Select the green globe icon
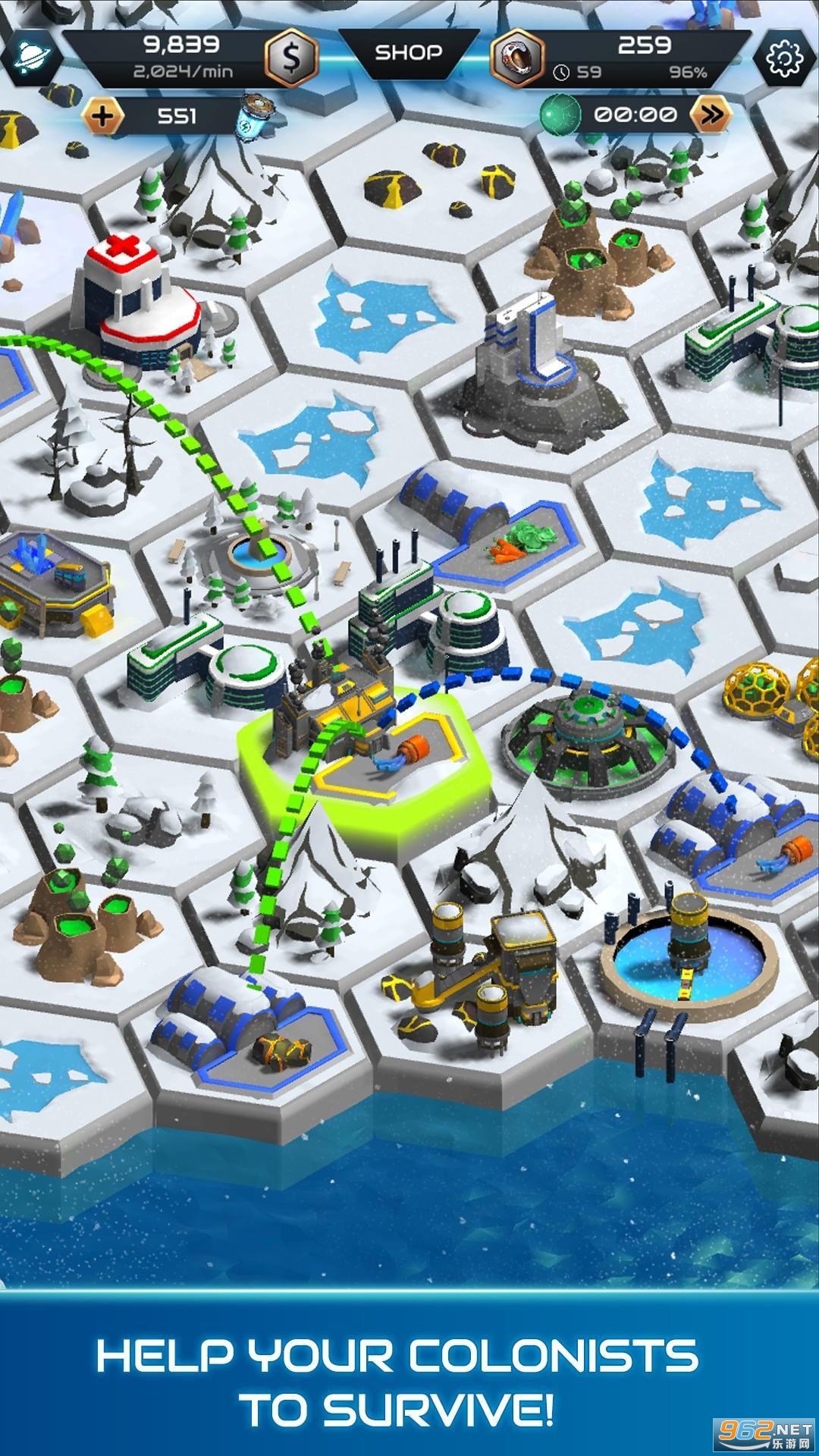The image size is (819, 1456). (560, 115)
